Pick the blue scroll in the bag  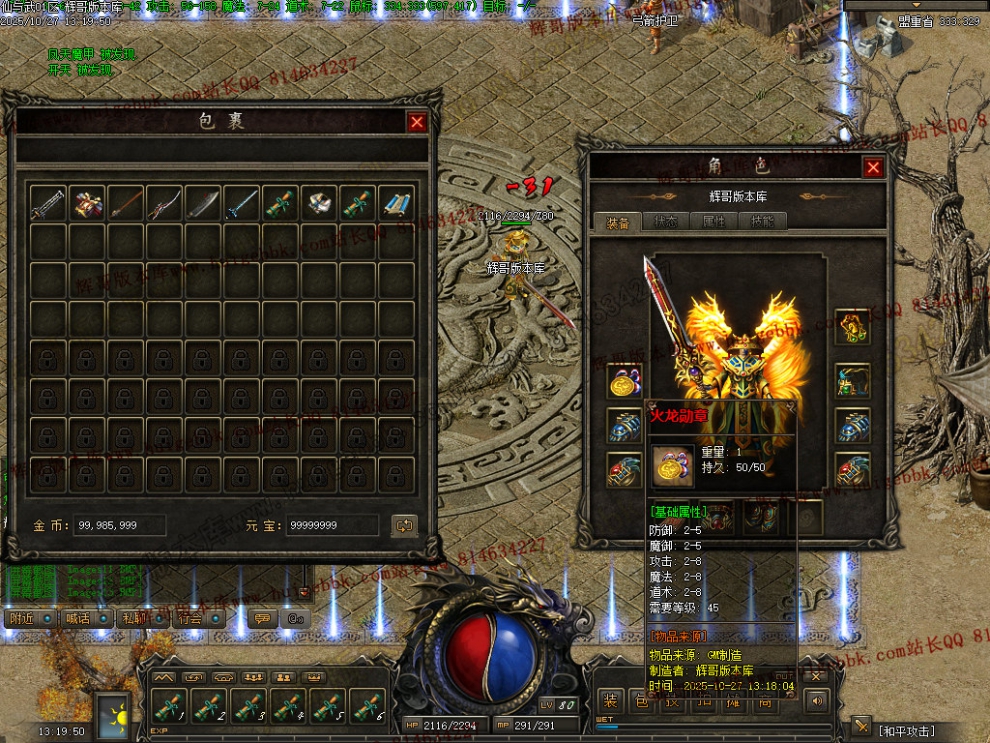click(397, 204)
